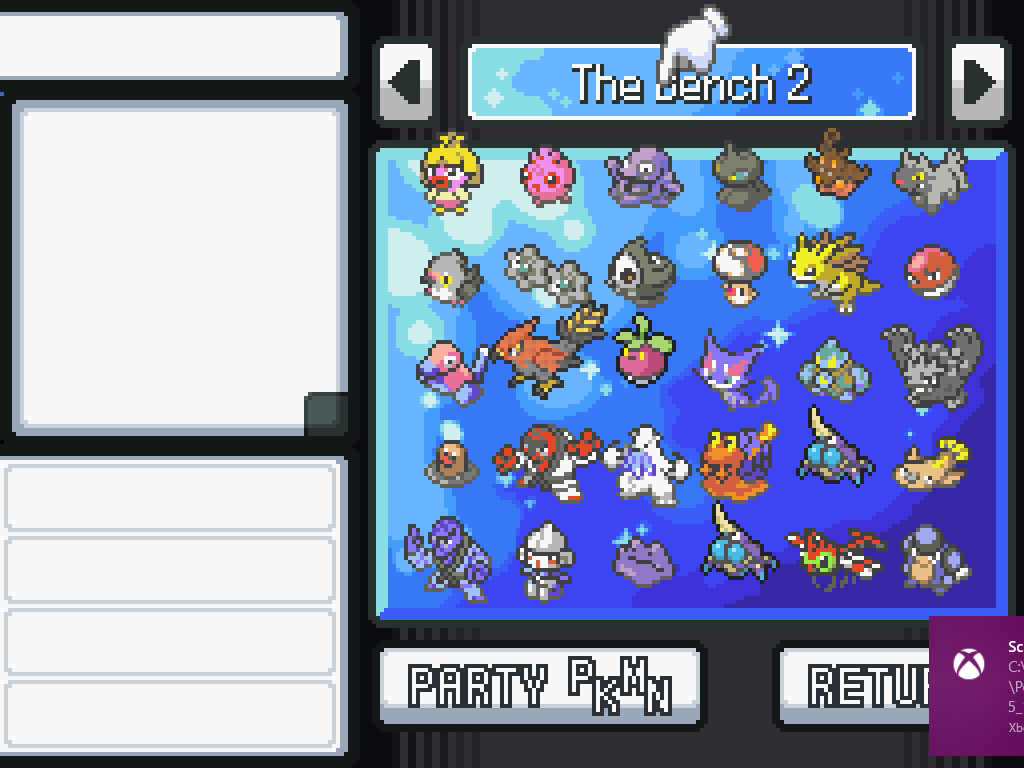
Task: Pick the white four-armed Machamp
Action: (x=645, y=464)
